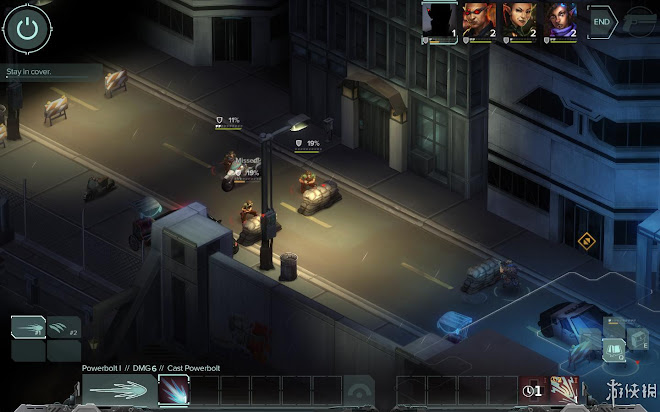Viewport: 660px width, 412px height.
Task: Open the spellbook icon near the character
Action: [x=612, y=348]
